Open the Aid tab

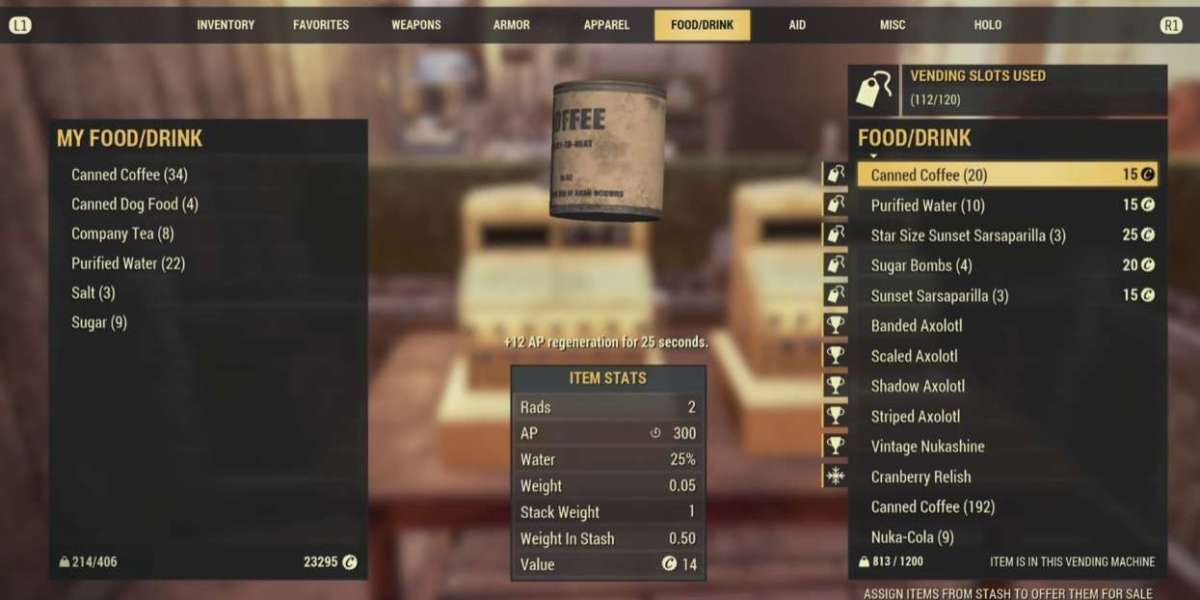(797, 25)
